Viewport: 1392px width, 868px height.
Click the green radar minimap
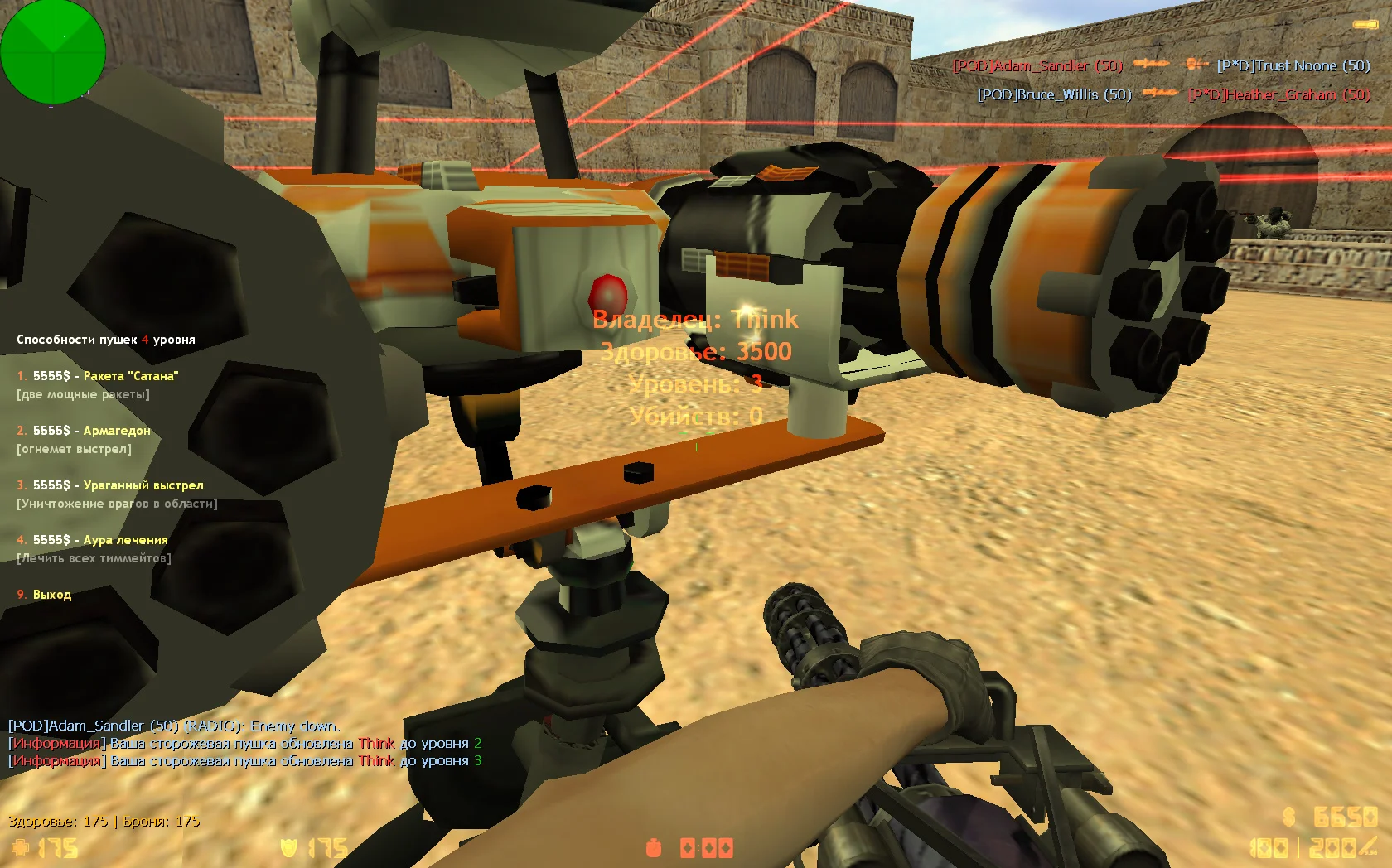click(x=53, y=53)
